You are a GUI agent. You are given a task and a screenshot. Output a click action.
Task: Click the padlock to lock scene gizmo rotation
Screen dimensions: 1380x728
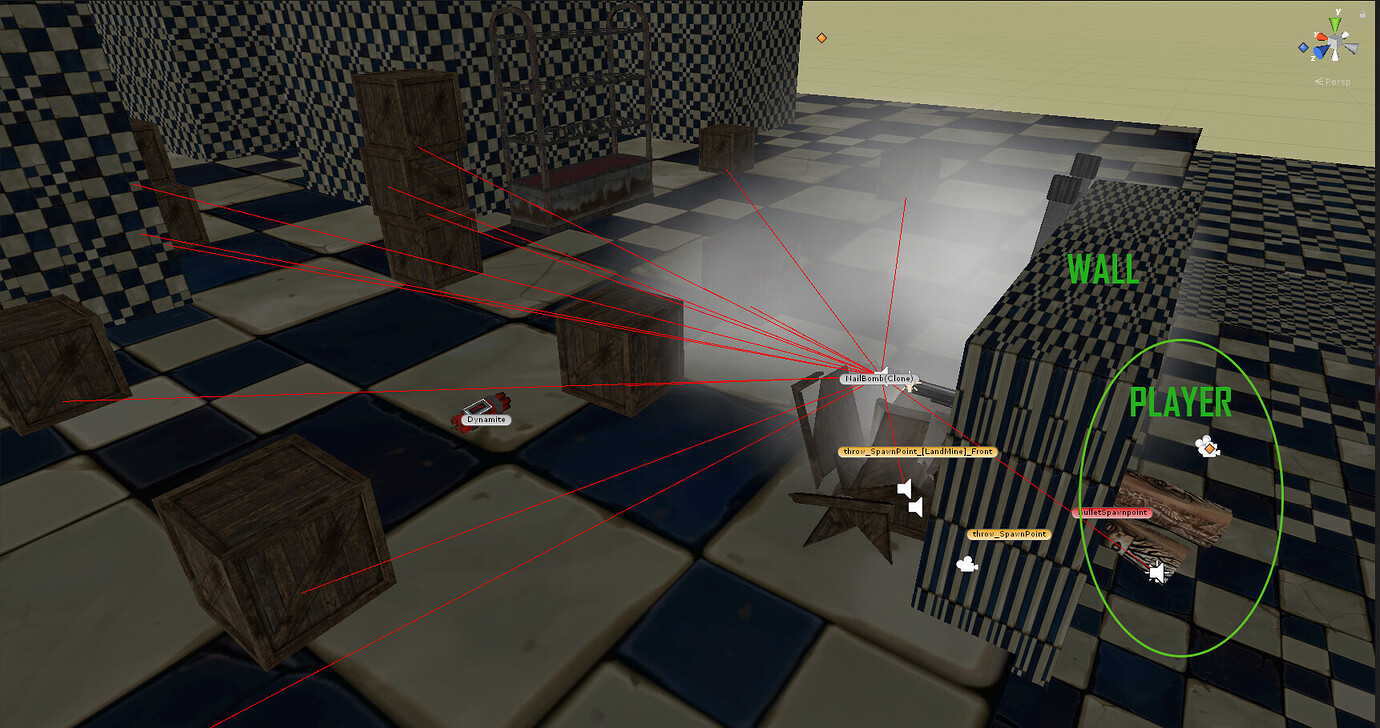(1362, 13)
